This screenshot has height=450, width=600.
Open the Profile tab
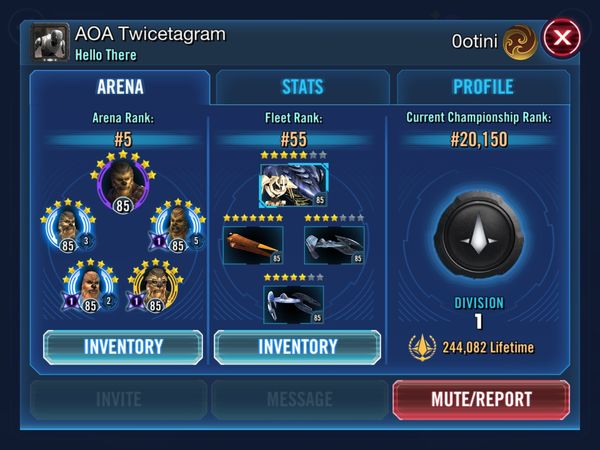click(482, 87)
